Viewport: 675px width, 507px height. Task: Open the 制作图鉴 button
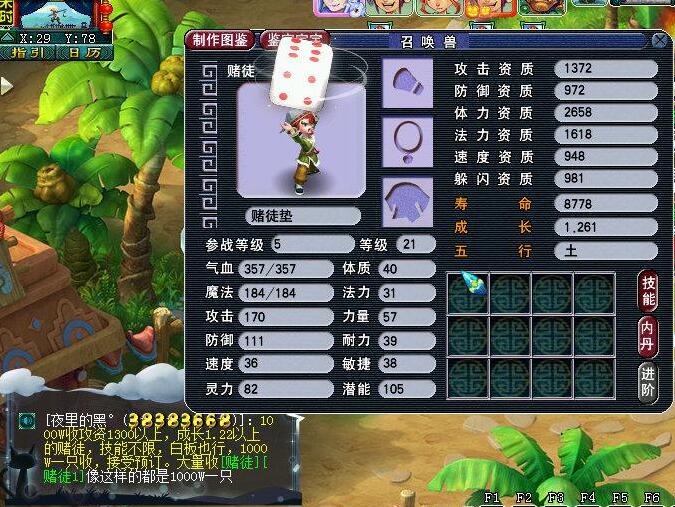tap(220, 40)
